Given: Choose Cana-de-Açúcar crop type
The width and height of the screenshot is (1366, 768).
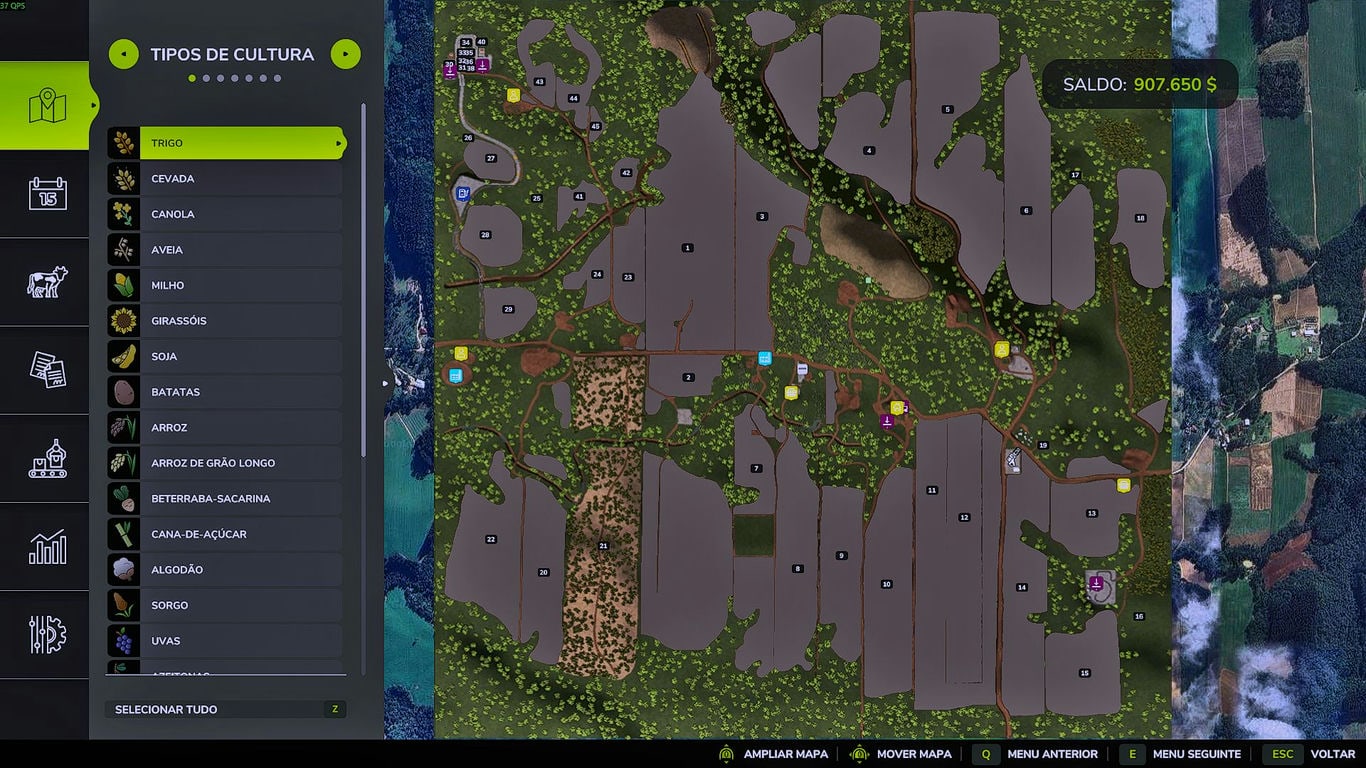Looking at the screenshot, I should (240, 534).
